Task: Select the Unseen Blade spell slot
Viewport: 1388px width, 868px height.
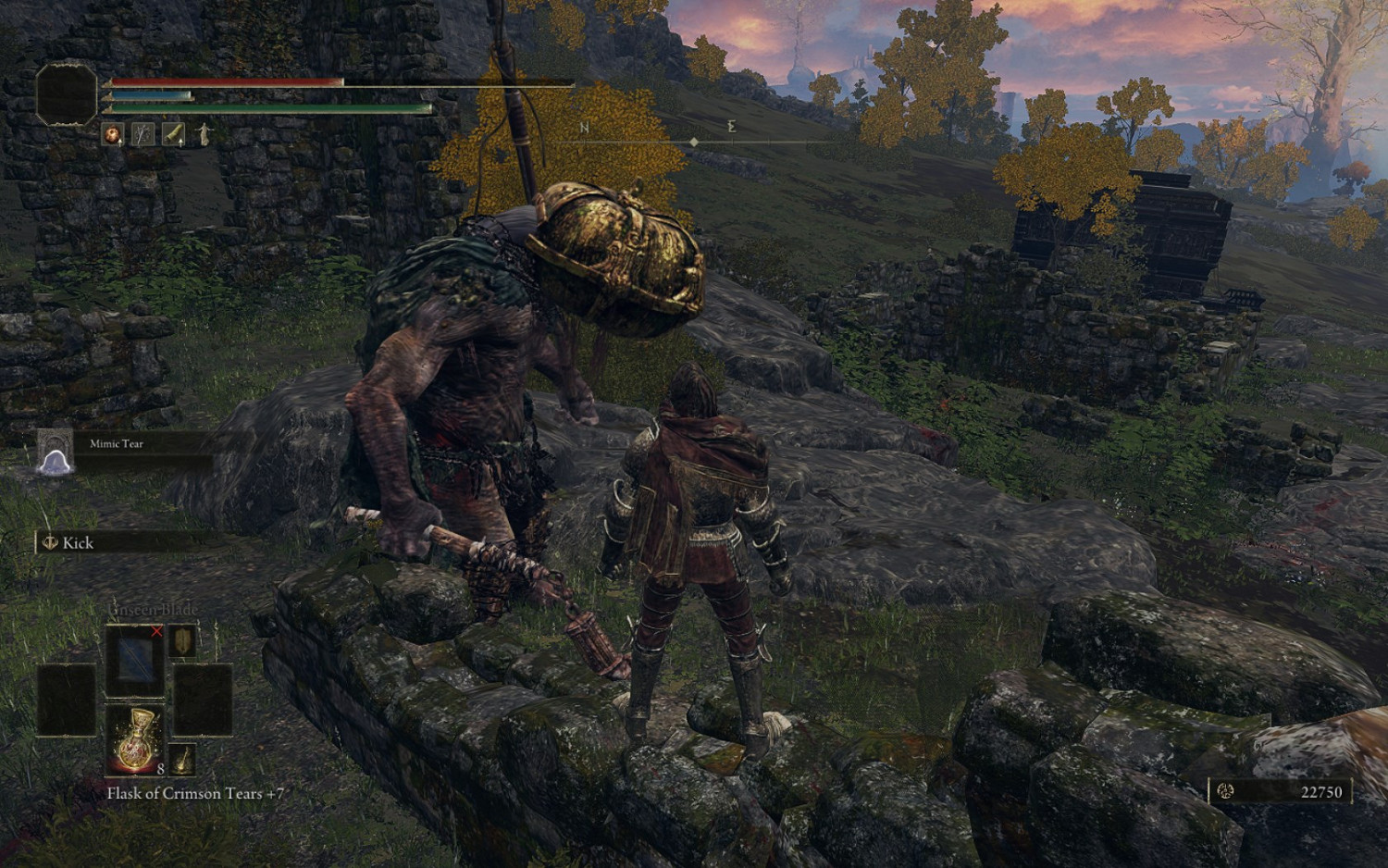Action: 135,660
